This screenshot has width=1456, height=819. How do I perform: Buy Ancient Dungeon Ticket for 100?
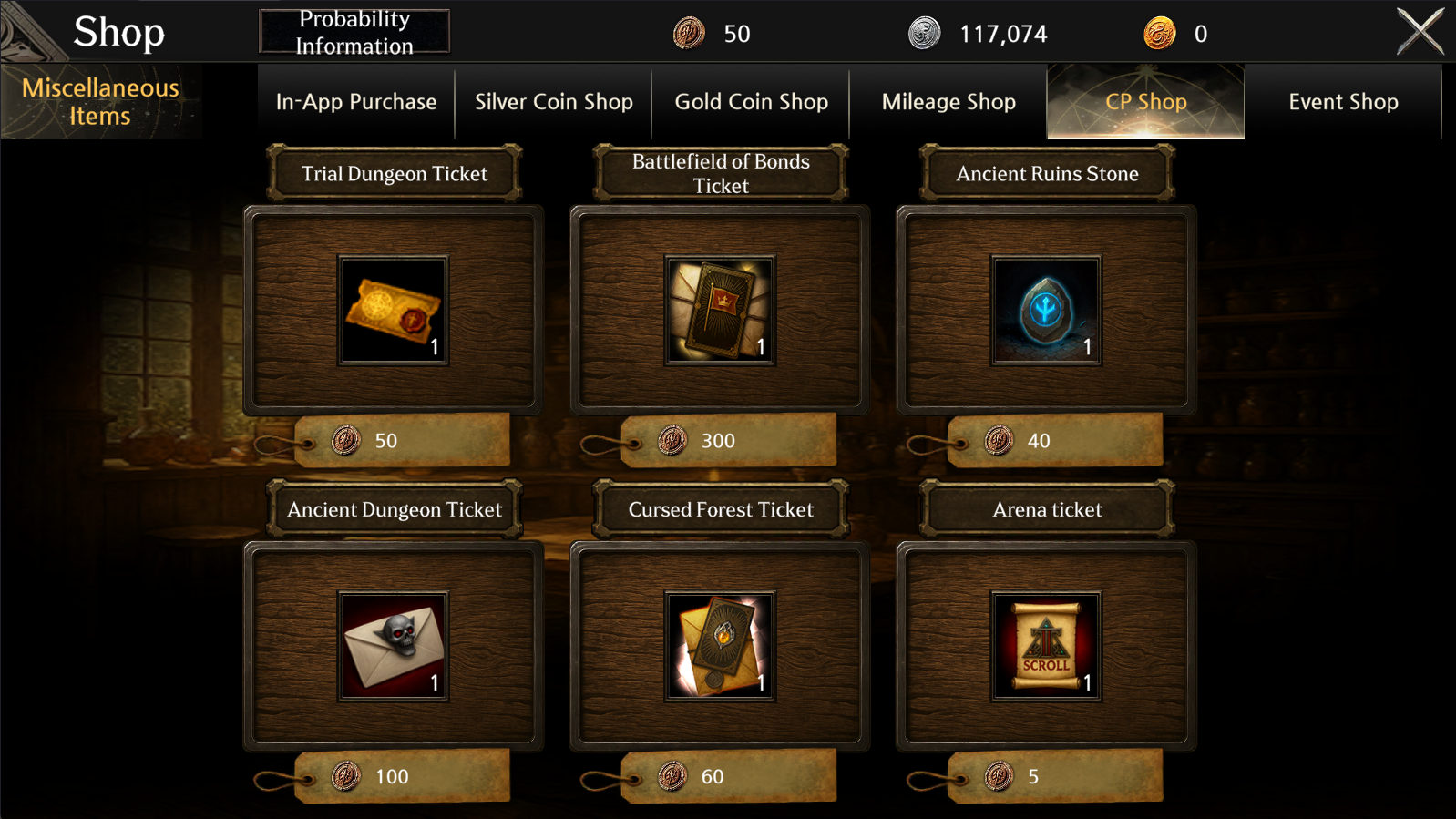tap(401, 776)
